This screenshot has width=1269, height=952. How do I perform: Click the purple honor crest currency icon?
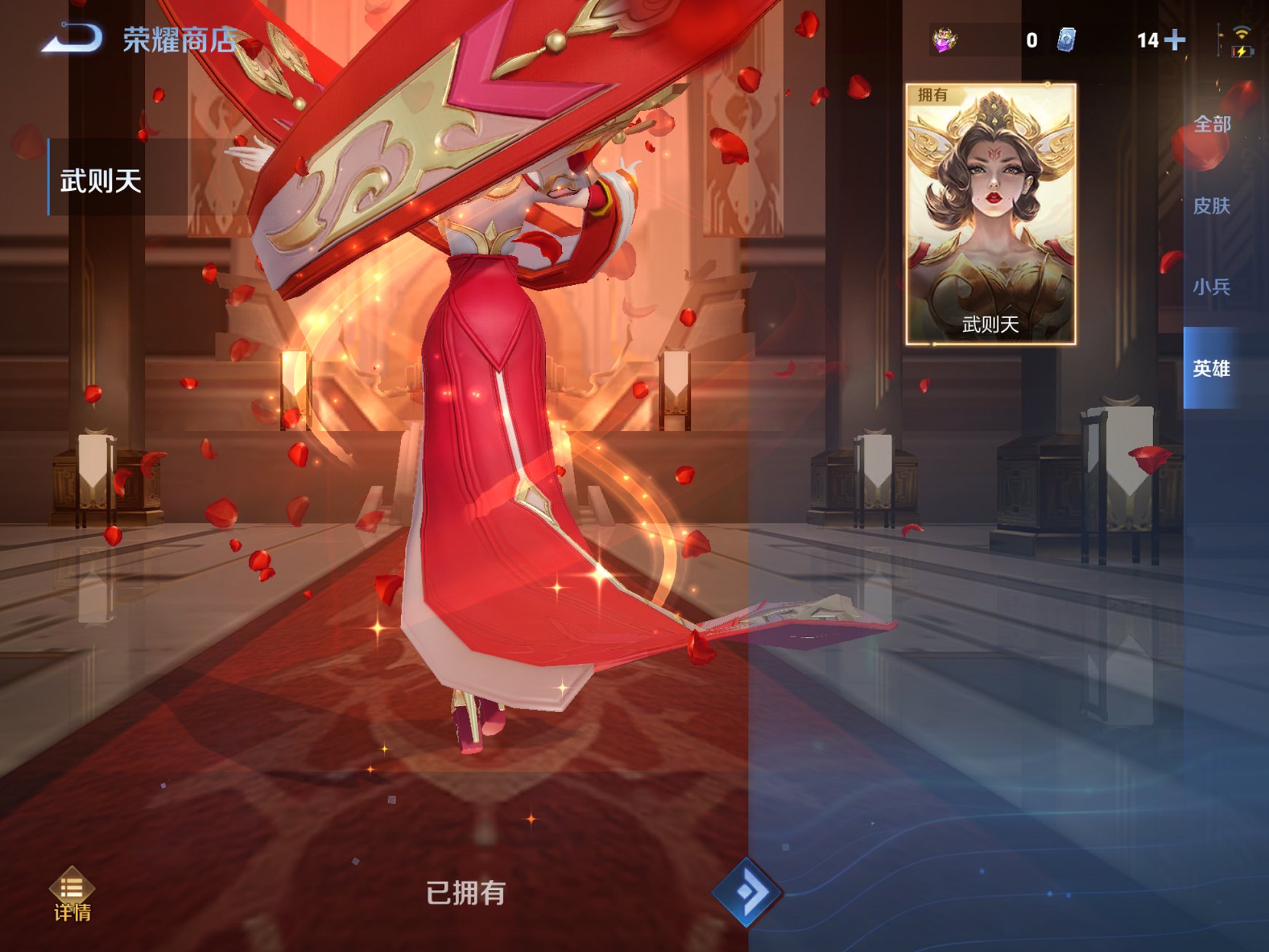[946, 42]
